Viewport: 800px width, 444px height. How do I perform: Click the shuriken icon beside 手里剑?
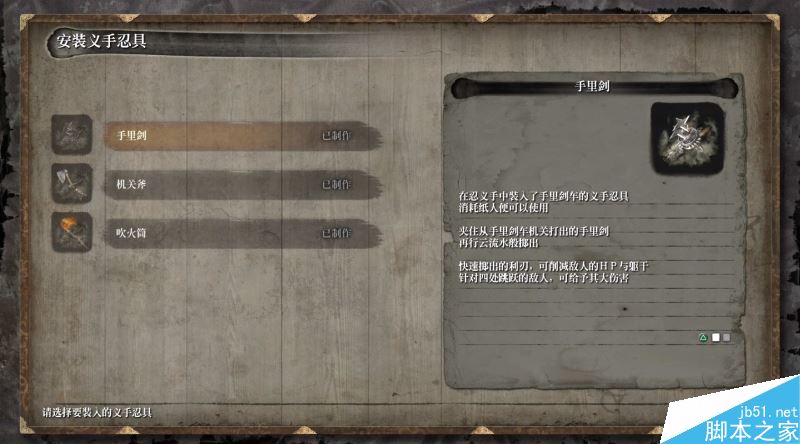tap(72, 135)
